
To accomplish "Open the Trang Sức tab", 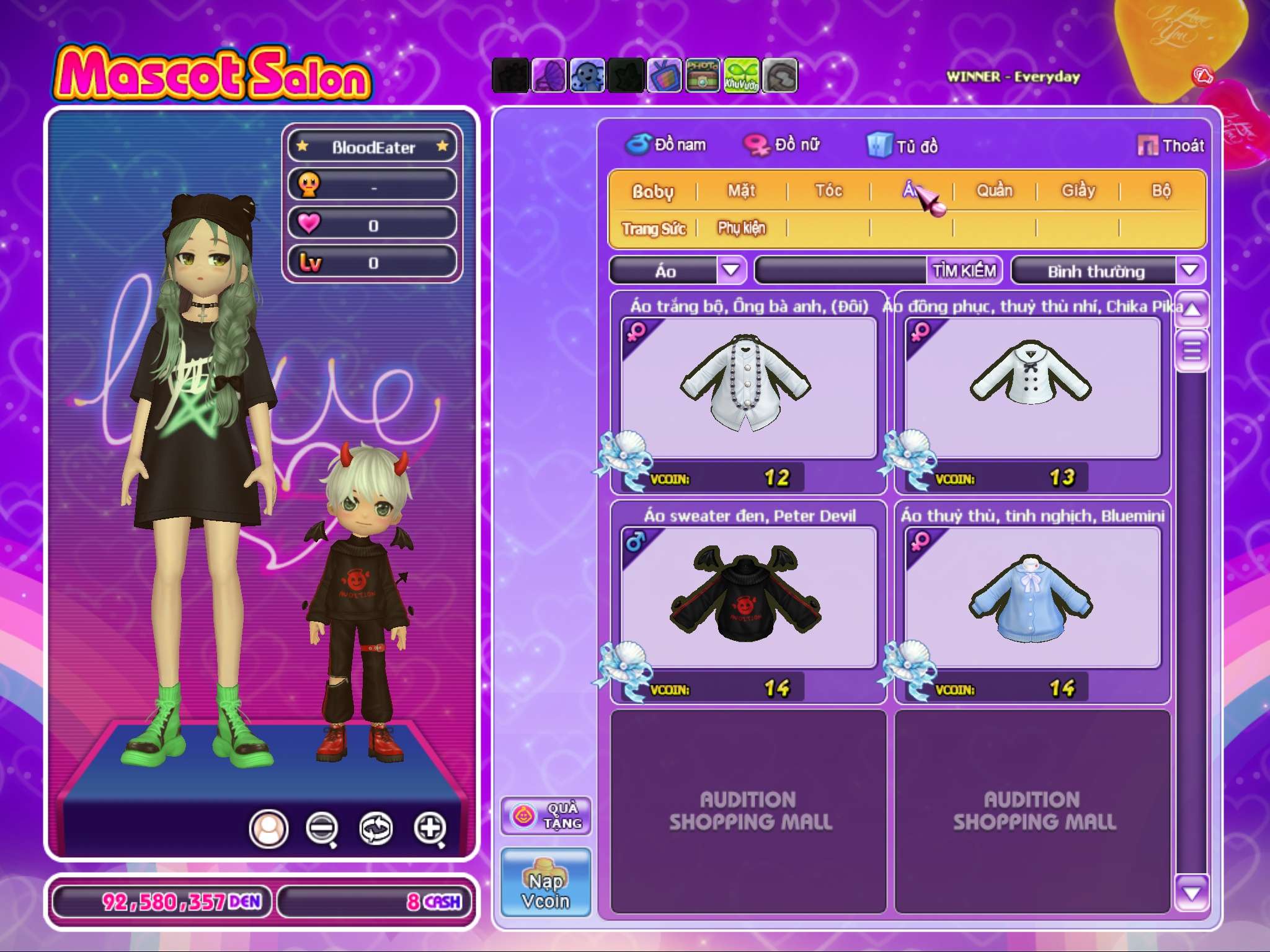I will point(654,229).
